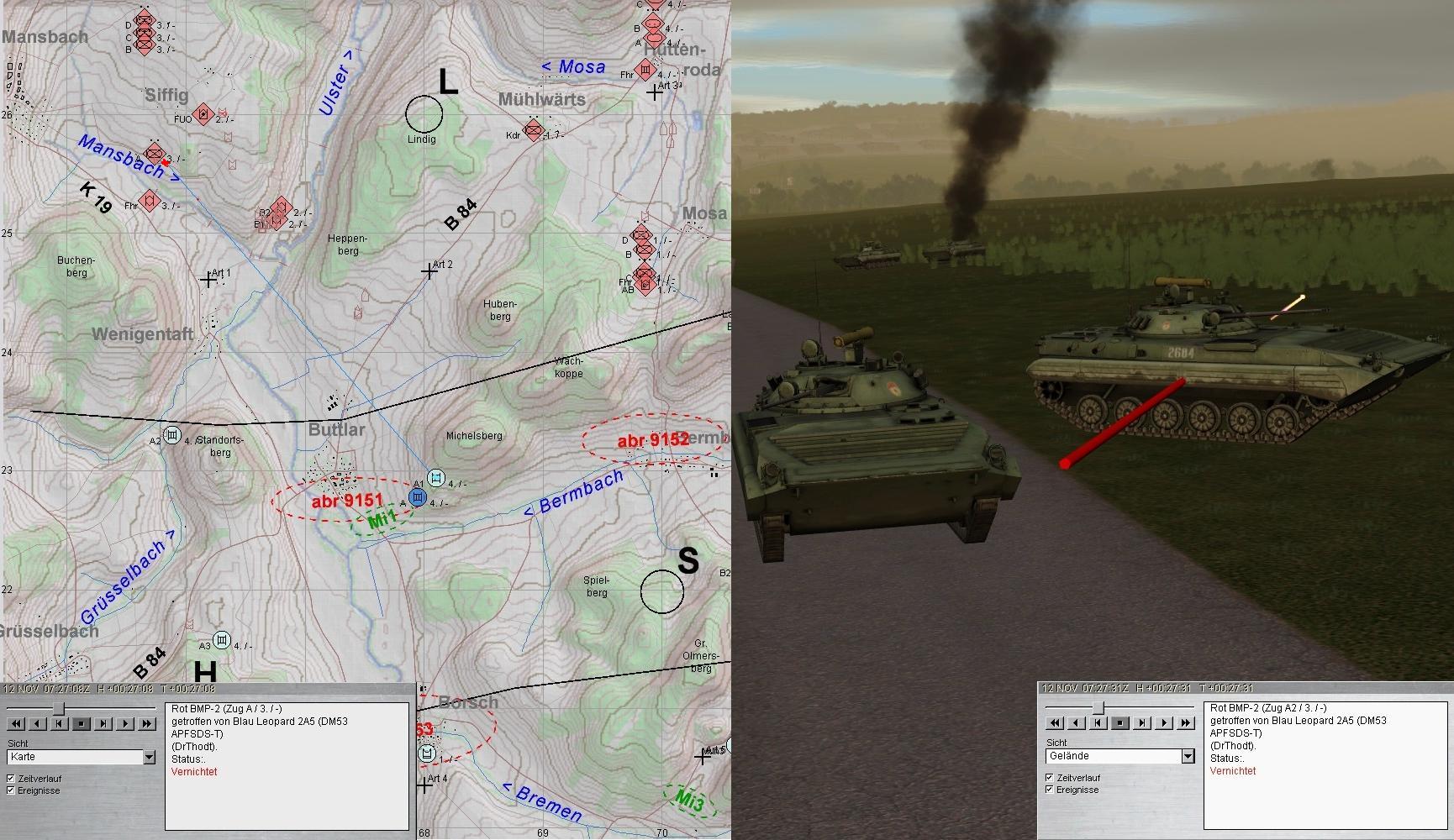The image size is (1454, 840).
Task: Play forward in the Karte replay panel
Action: (x=125, y=723)
